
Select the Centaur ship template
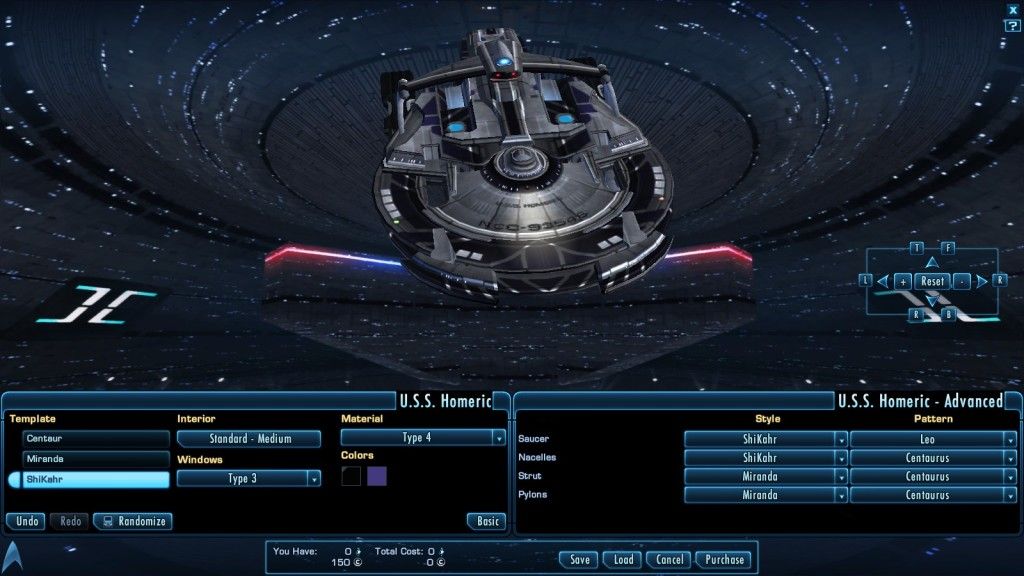click(x=96, y=439)
